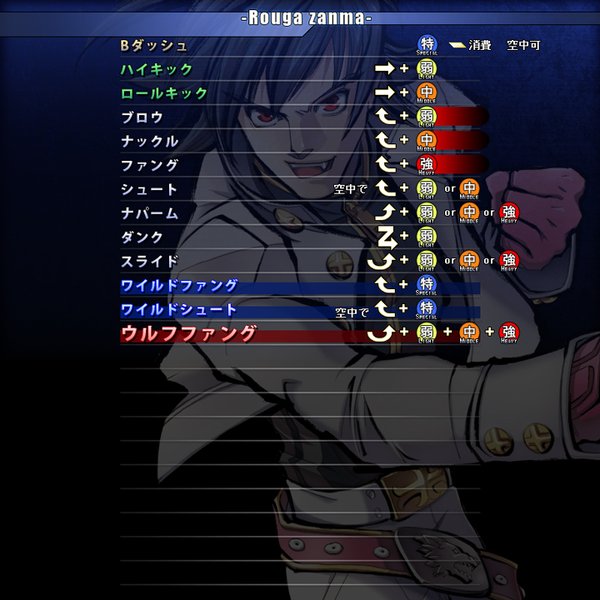
Task: Choose the blue ワイルドシュート entry
Action: pyautogui.click(x=179, y=309)
